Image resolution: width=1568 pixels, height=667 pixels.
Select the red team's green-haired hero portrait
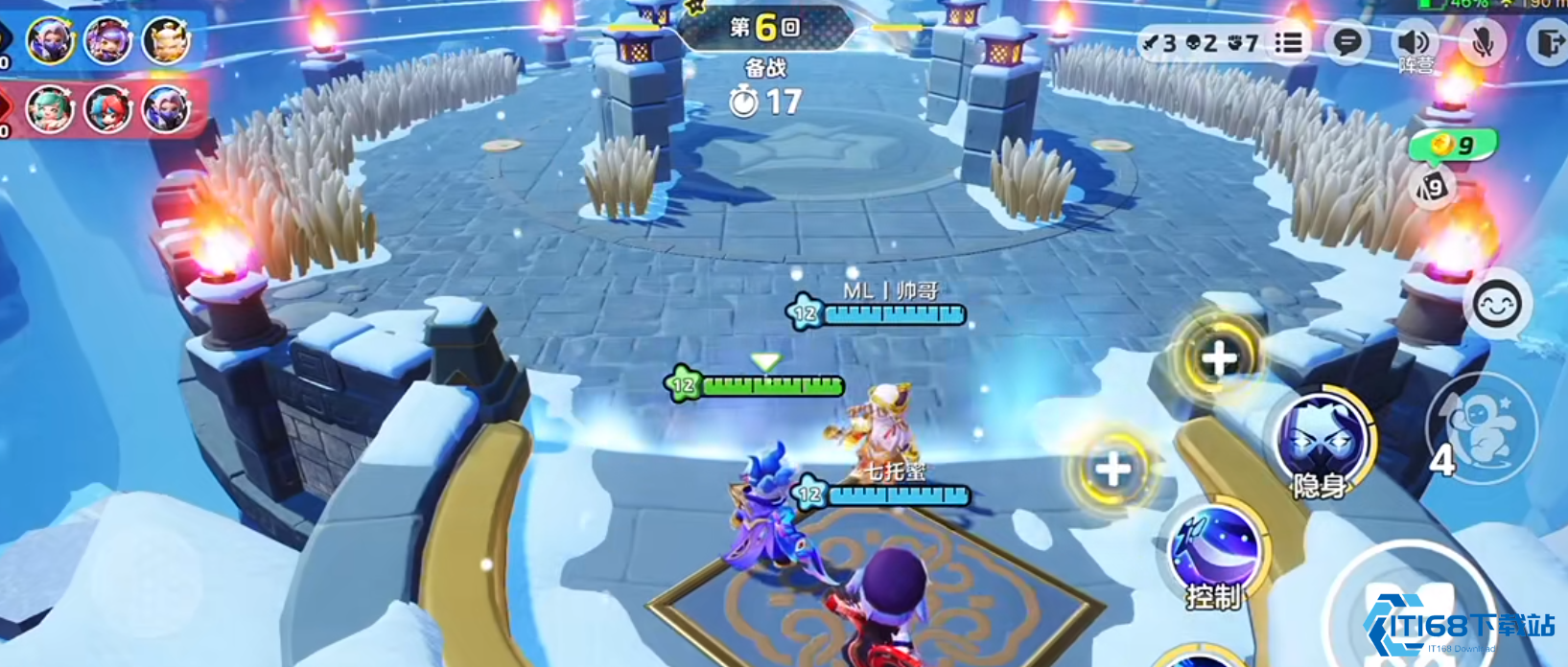(x=50, y=109)
